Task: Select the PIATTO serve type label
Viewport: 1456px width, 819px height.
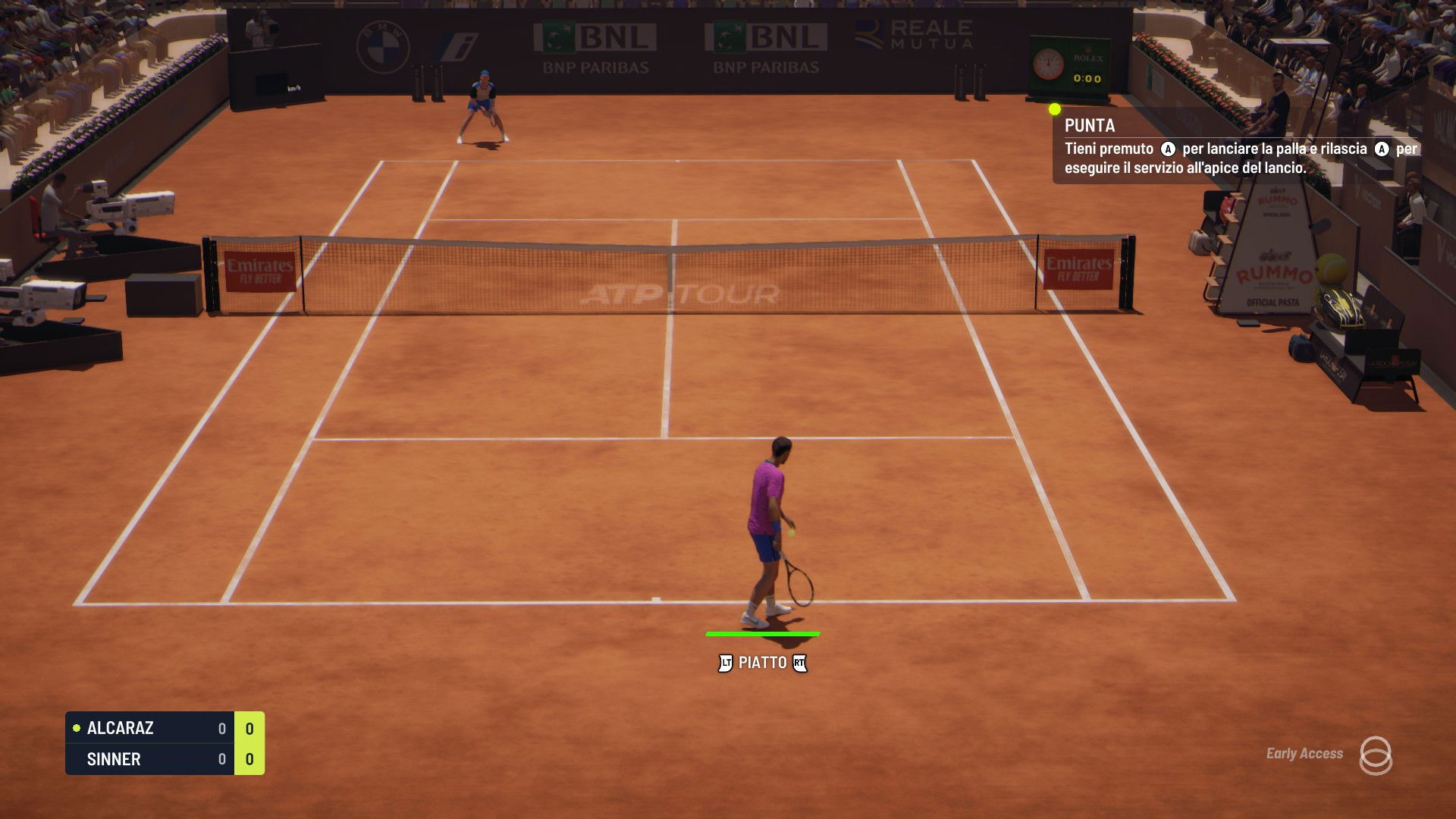Action: (762, 663)
